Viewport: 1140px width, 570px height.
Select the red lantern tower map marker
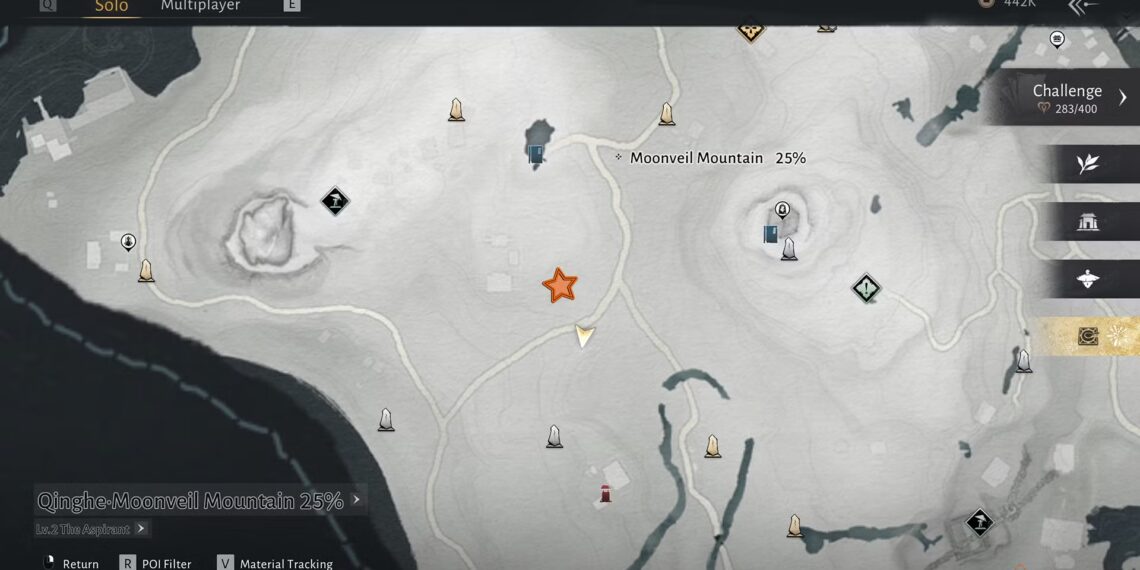click(x=605, y=493)
